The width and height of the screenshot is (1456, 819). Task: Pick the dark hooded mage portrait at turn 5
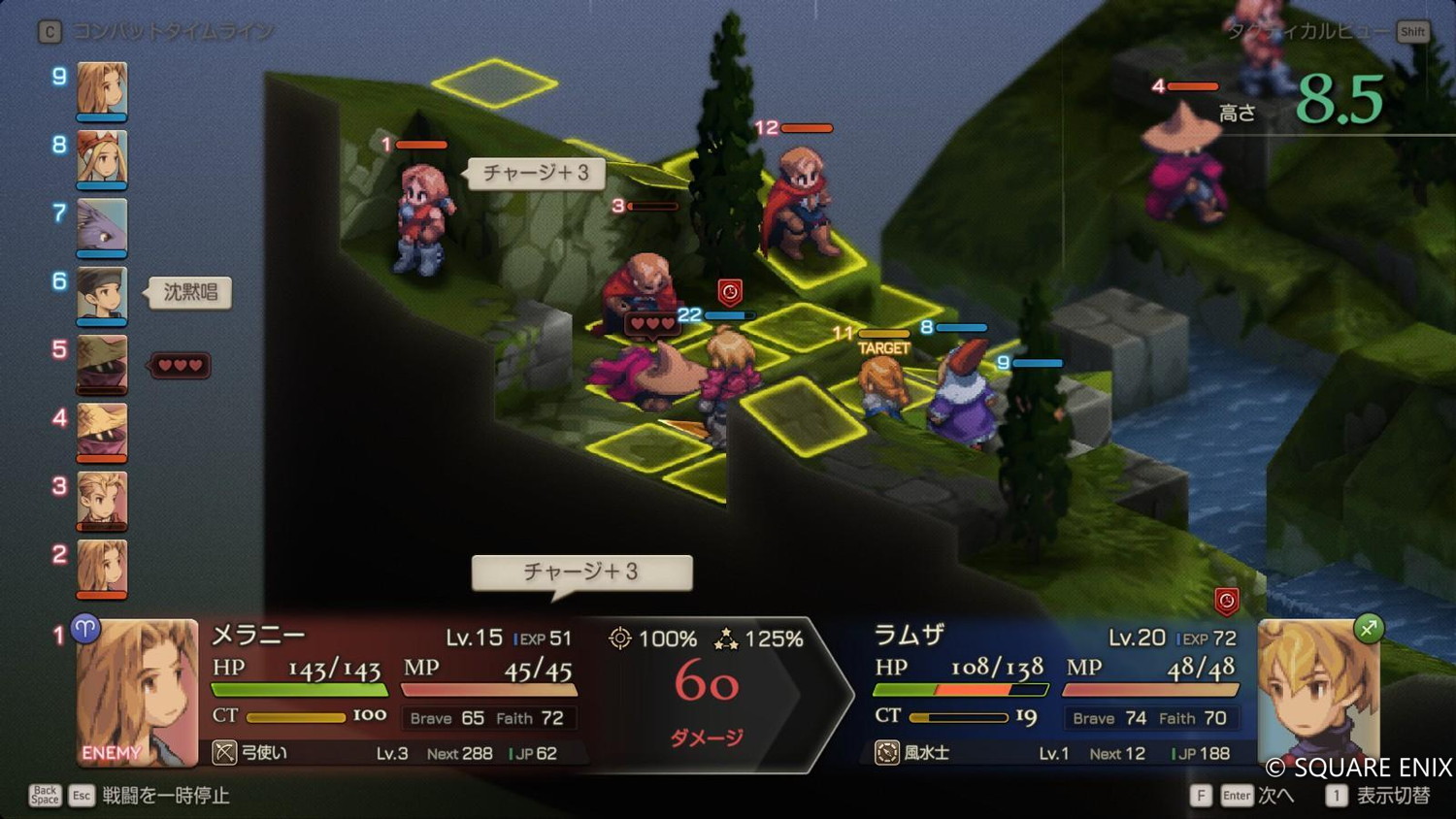coord(102,363)
